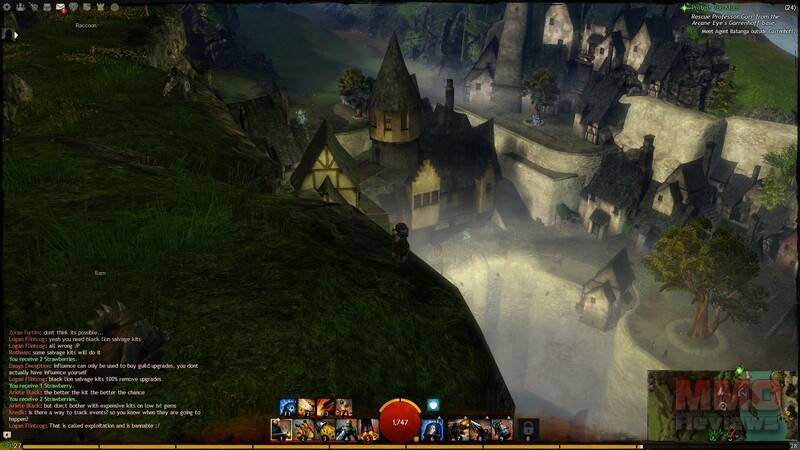Activate the F1 blue tool belt skill
Viewport: 800px width, 450px height.
click(x=287, y=406)
